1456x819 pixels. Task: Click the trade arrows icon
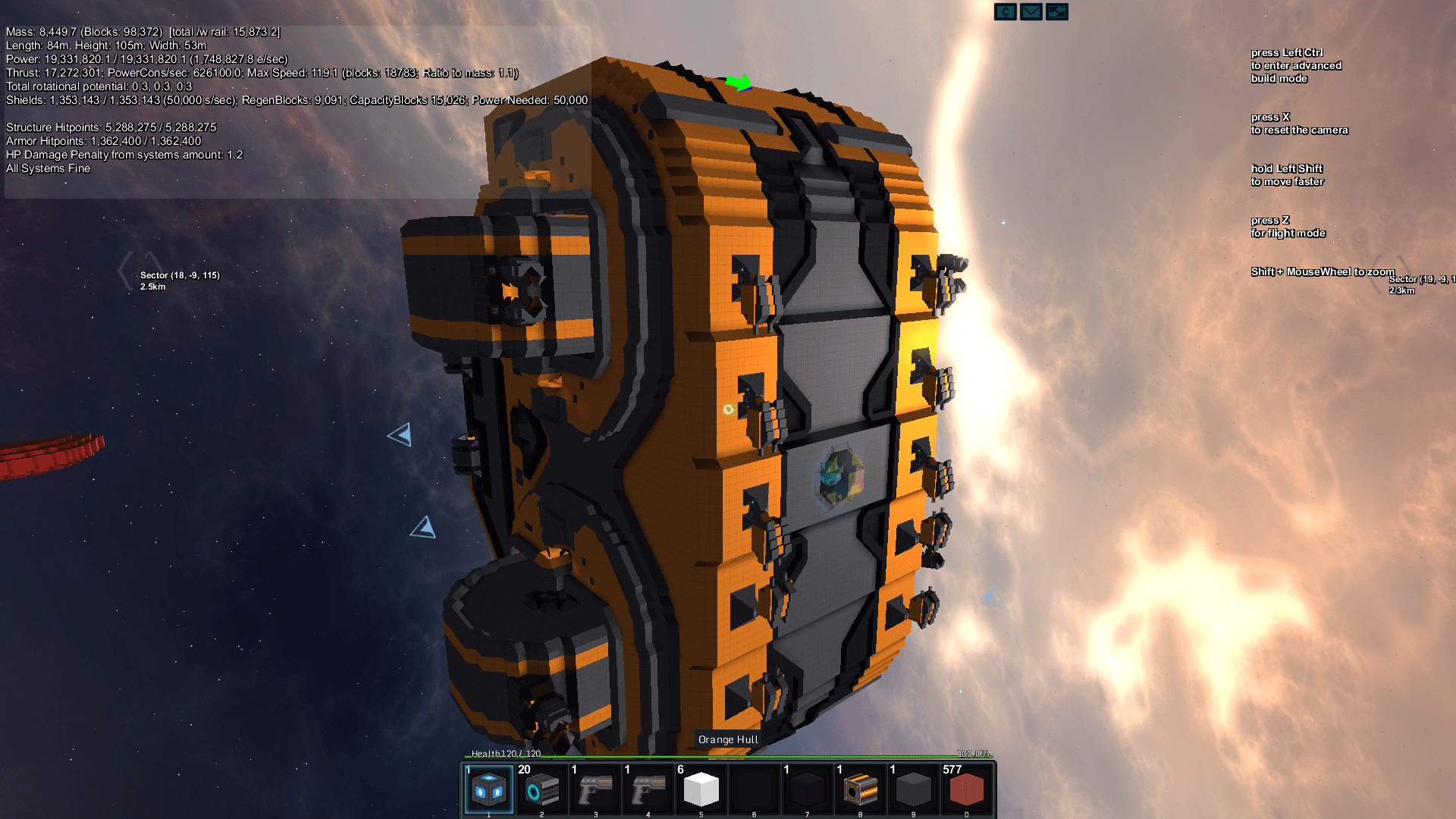pos(1057,12)
